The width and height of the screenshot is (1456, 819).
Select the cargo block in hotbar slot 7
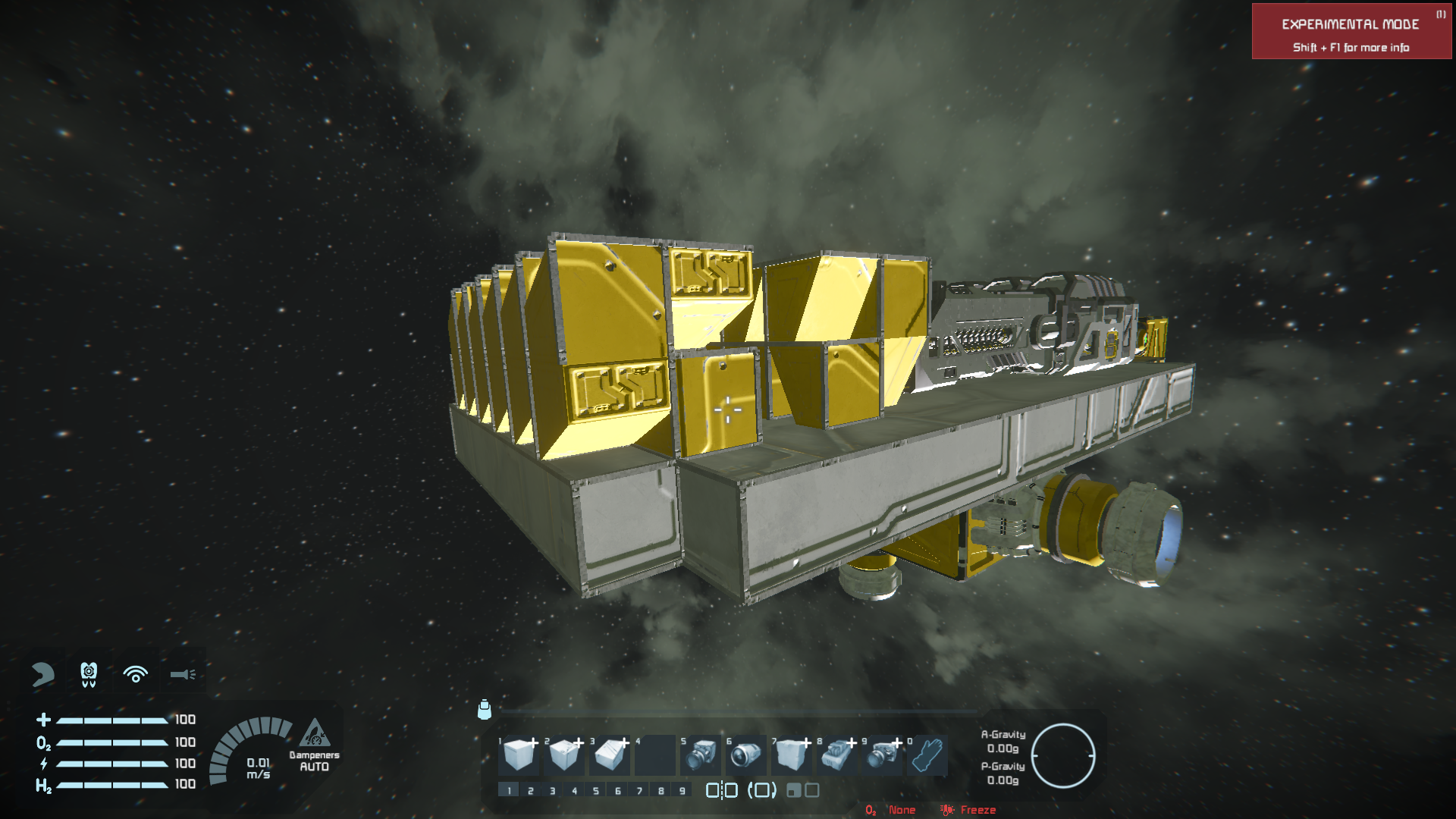pos(791,755)
